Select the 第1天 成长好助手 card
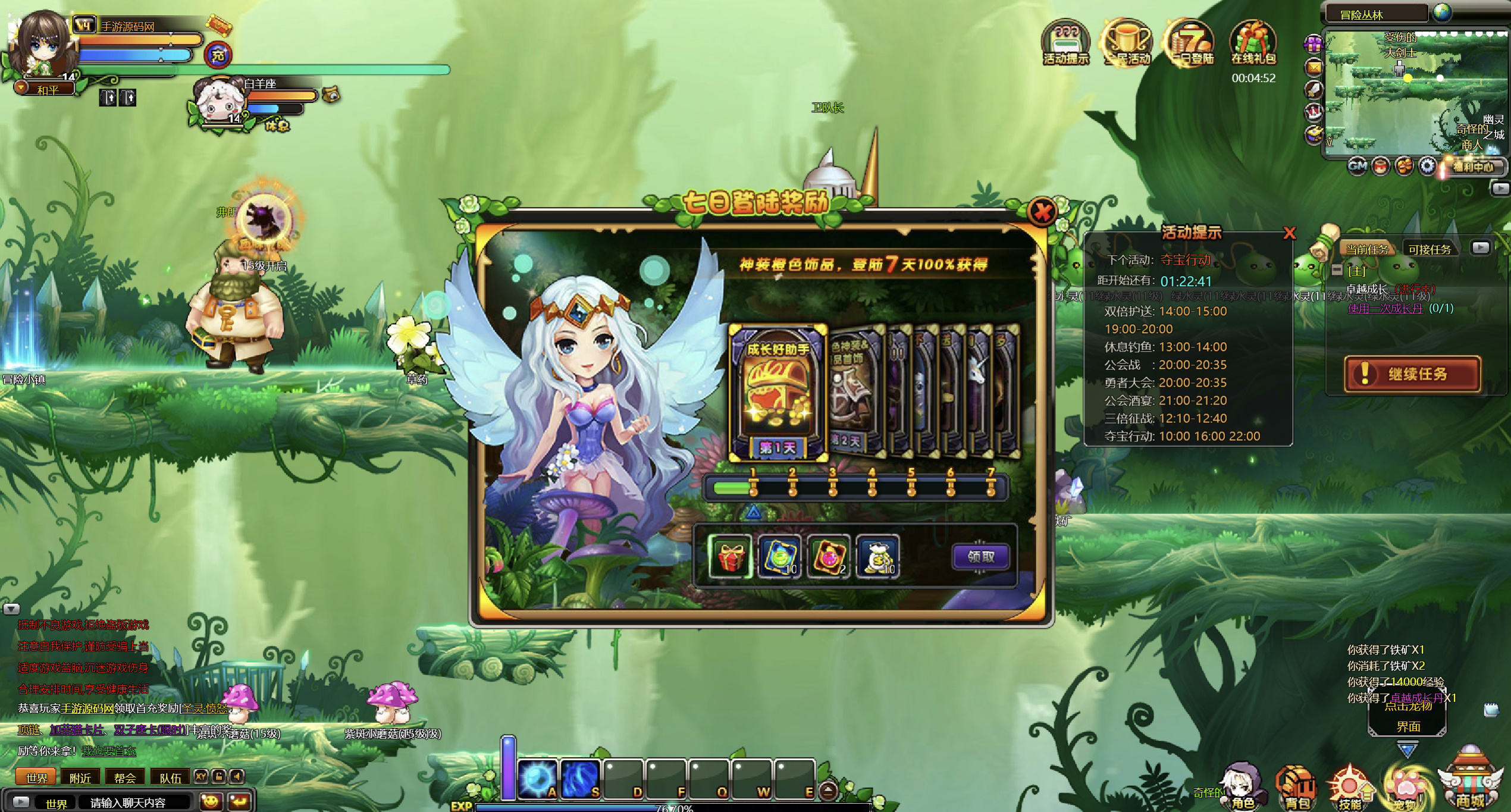This screenshot has width=1511, height=812. (x=778, y=393)
